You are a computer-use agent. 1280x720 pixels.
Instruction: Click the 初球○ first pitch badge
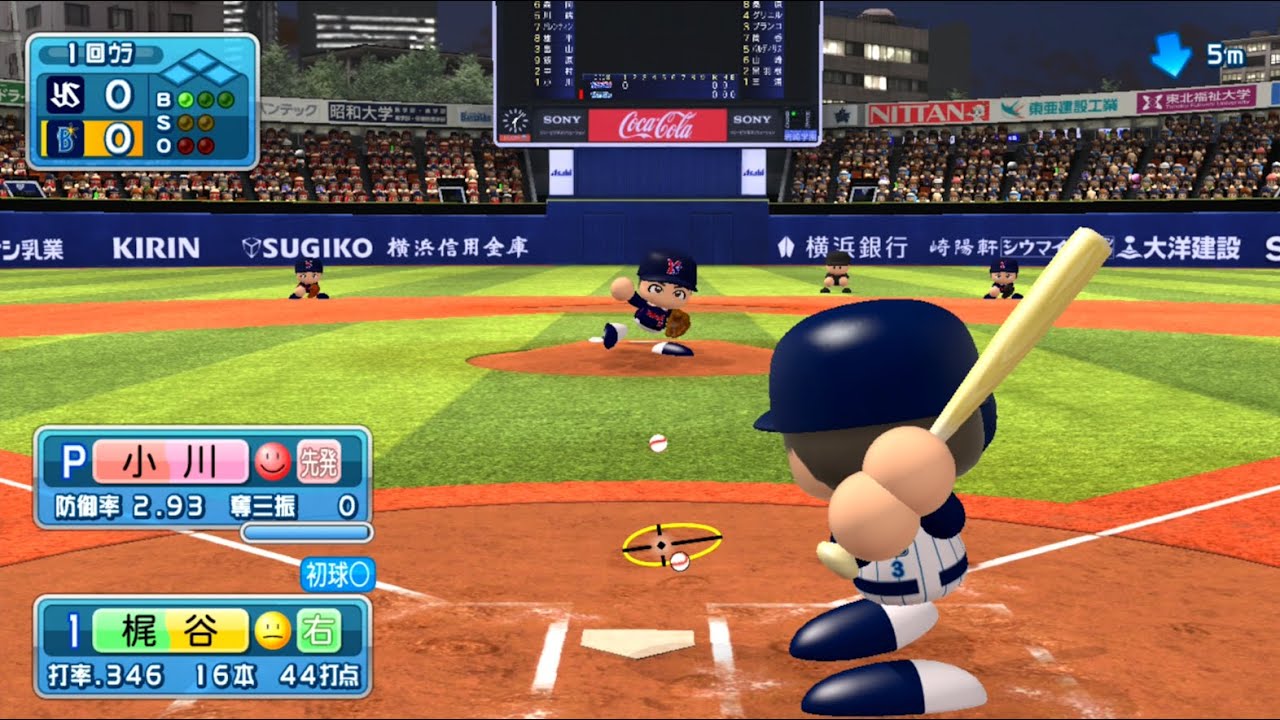click(x=337, y=574)
